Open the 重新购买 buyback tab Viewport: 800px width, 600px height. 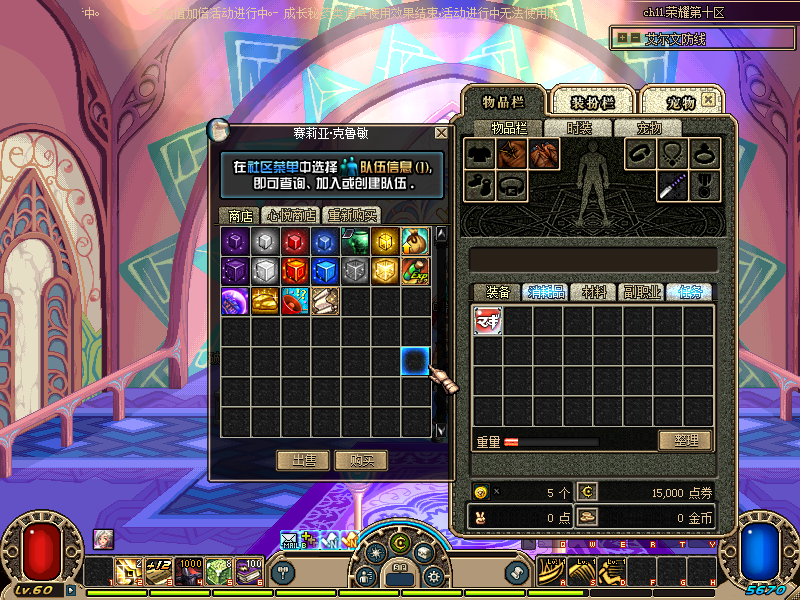pyautogui.click(x=351, y=215)
